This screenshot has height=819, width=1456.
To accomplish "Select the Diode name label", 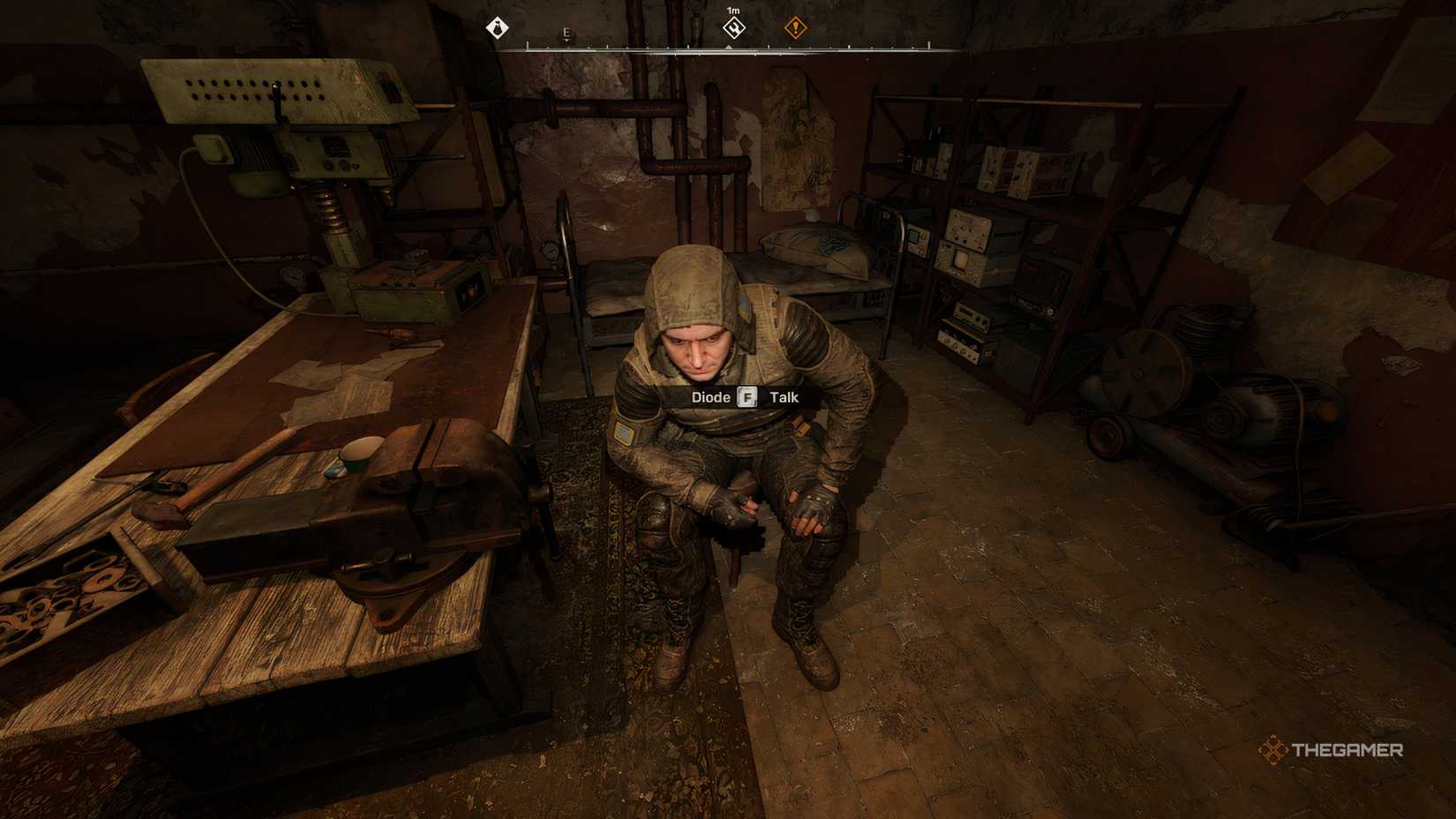I will pyautogui.click(x=709, y=397).
